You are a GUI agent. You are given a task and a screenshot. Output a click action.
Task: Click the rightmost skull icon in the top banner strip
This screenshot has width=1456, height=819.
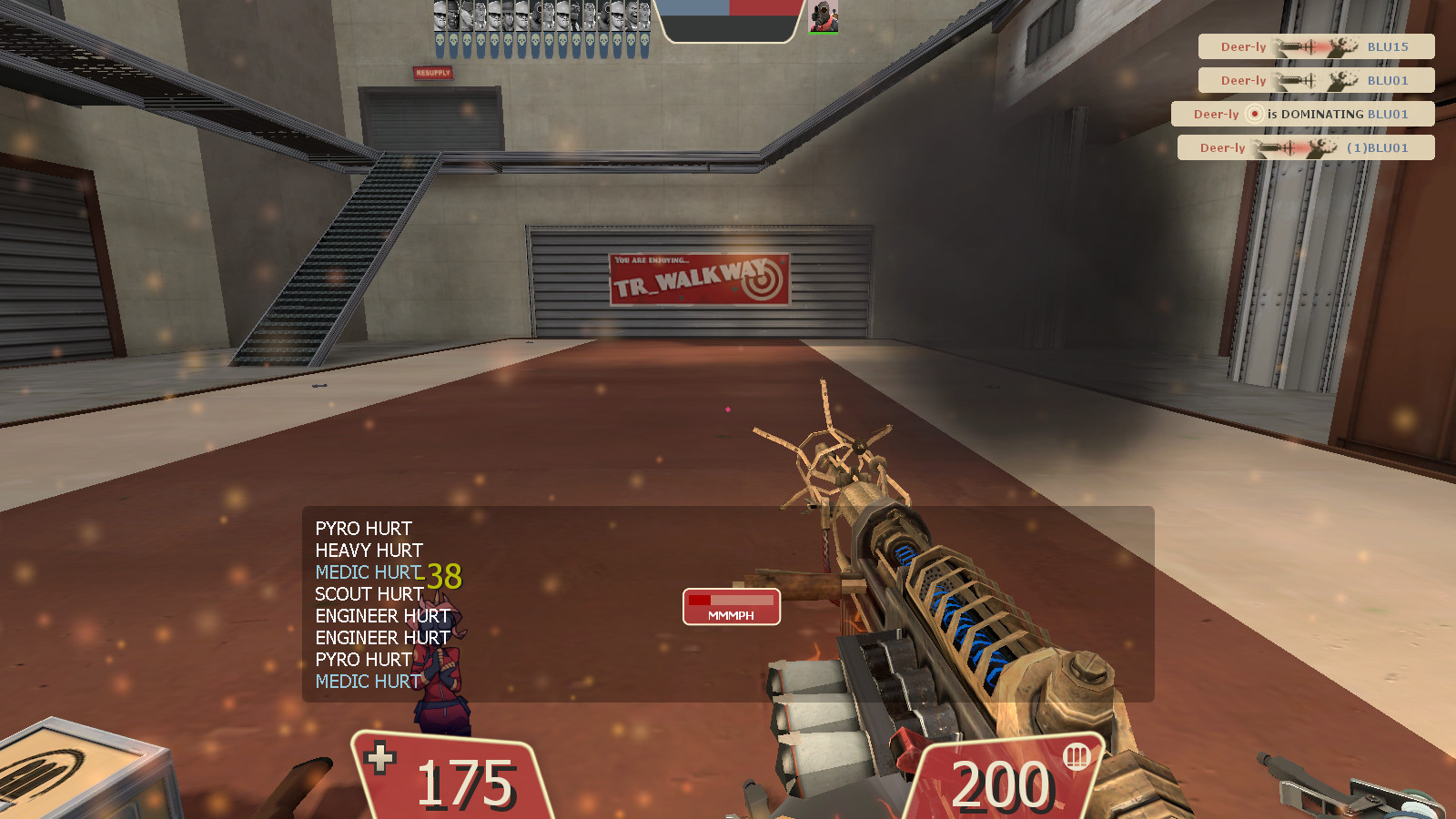point(643,39)
